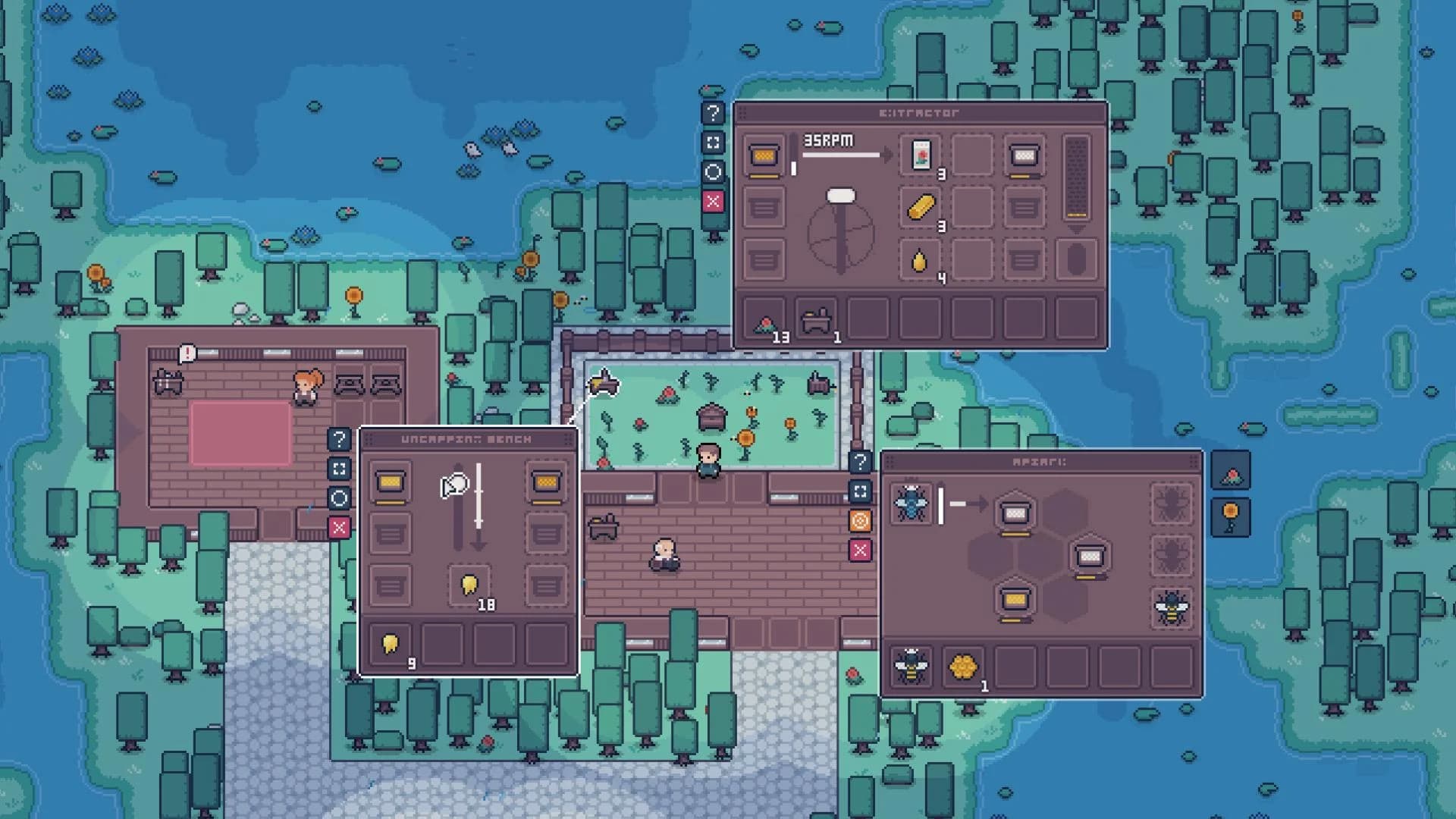The width and height of the screenshot is (1456, 819).
Task: Open help with the ? button near the Uncapping Bench
Action: [339, 438]
